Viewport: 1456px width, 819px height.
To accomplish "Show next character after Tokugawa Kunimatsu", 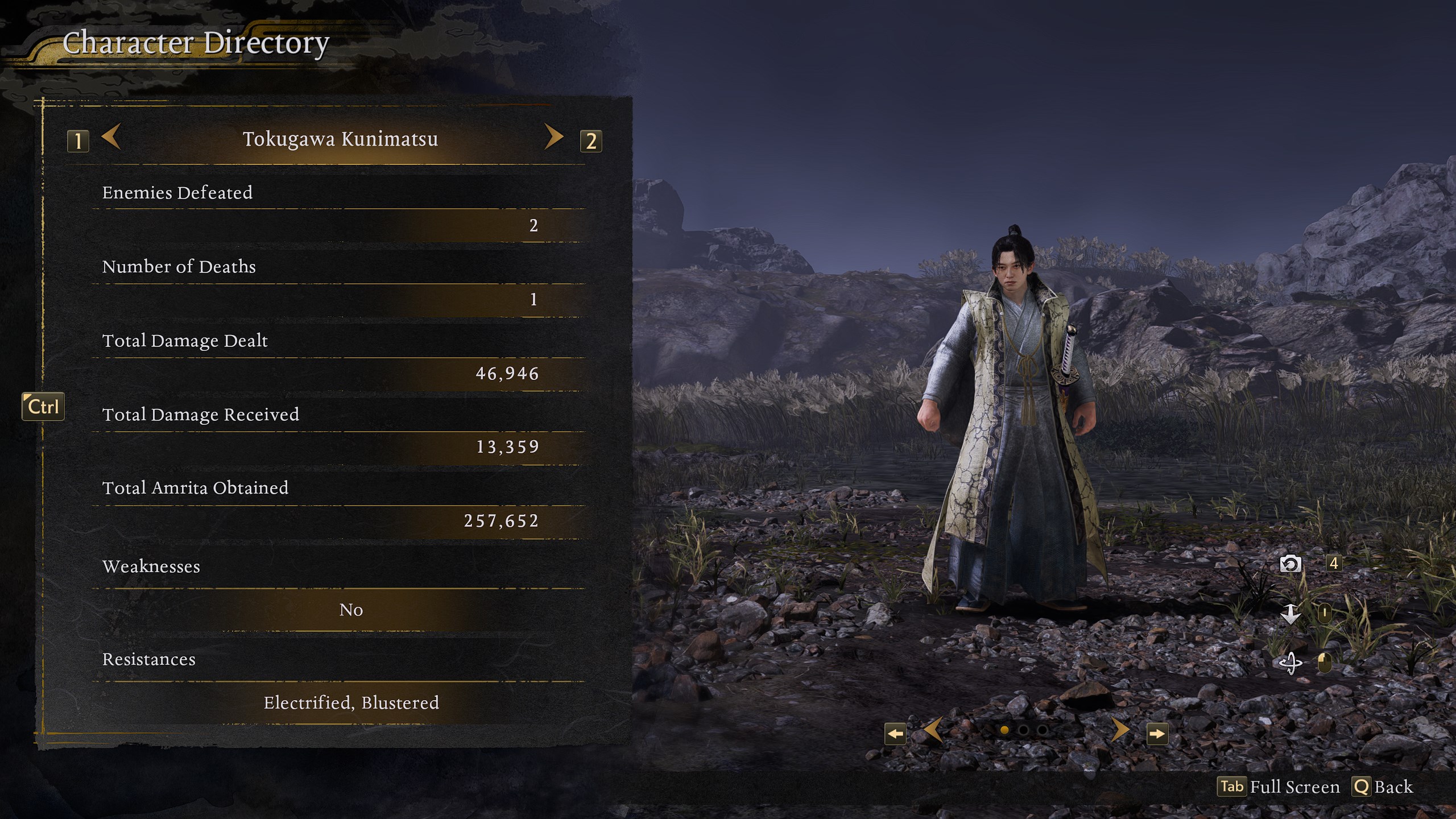I will (553, 138).
